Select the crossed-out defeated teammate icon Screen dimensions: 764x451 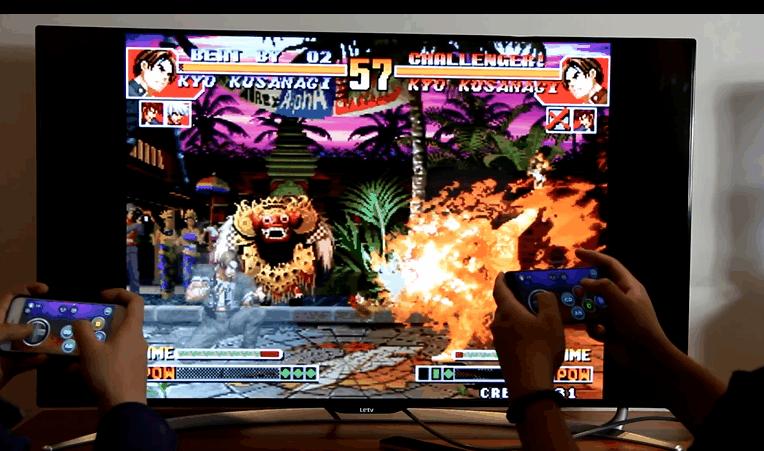pos(558,120)
